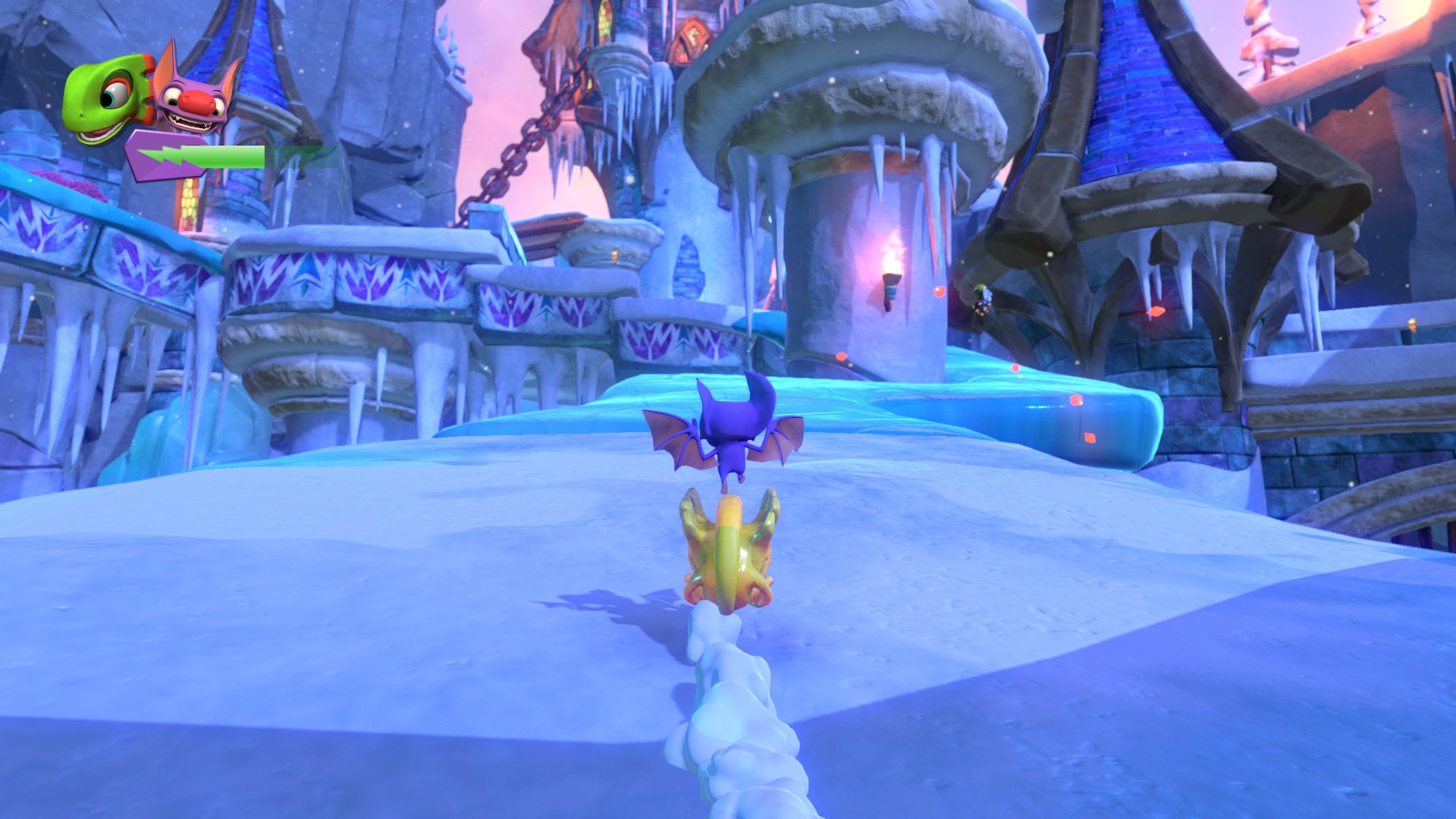Click the glowing torch on the ice pillar
Screen dimensions: 1456x819
[x=891, y=281]
